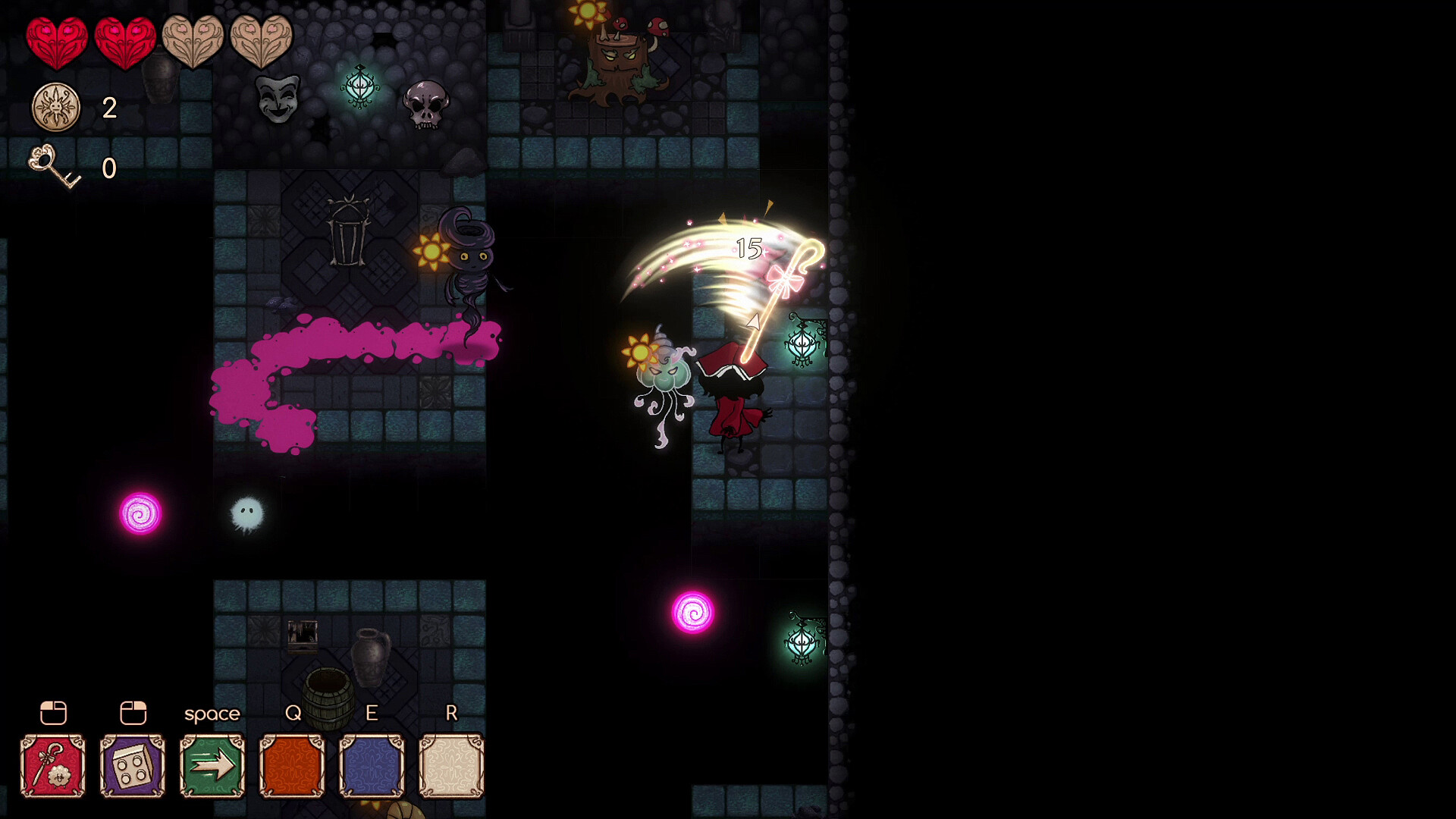Viewport: 1456px width, 819px height.
Task: Click the empty white R ability slot
Action: (x=451, y=764)
